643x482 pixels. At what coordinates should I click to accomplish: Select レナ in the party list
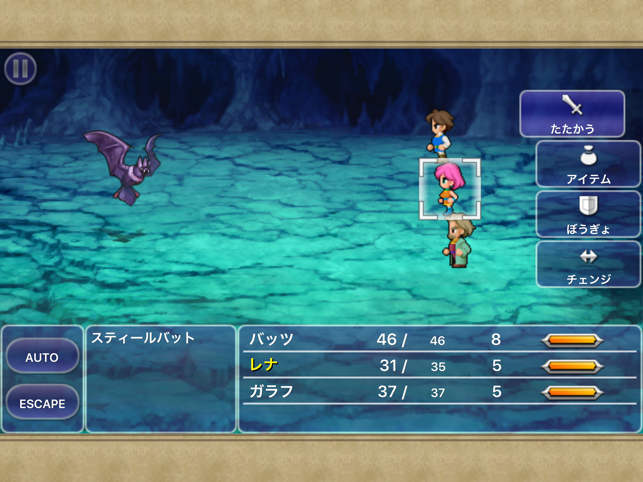point(264,366)
